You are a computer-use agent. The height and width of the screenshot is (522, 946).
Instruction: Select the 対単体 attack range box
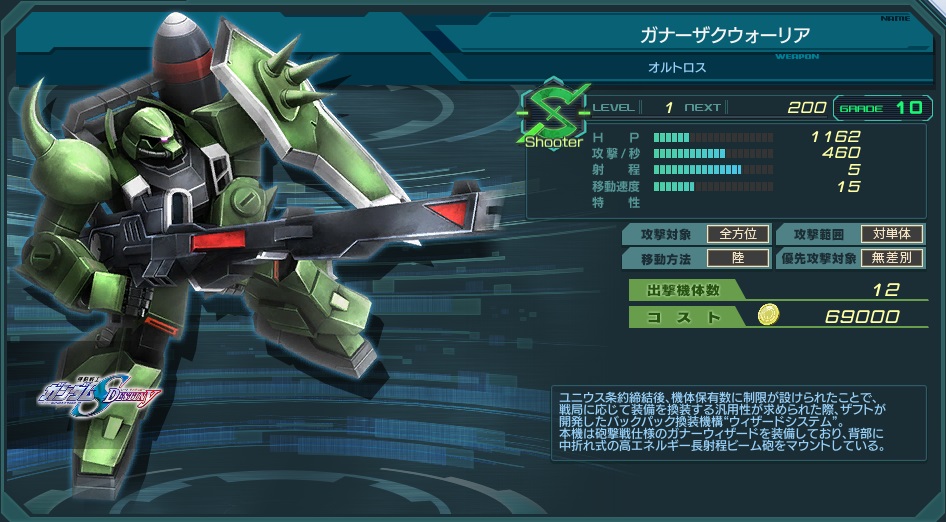pos(892,234)
